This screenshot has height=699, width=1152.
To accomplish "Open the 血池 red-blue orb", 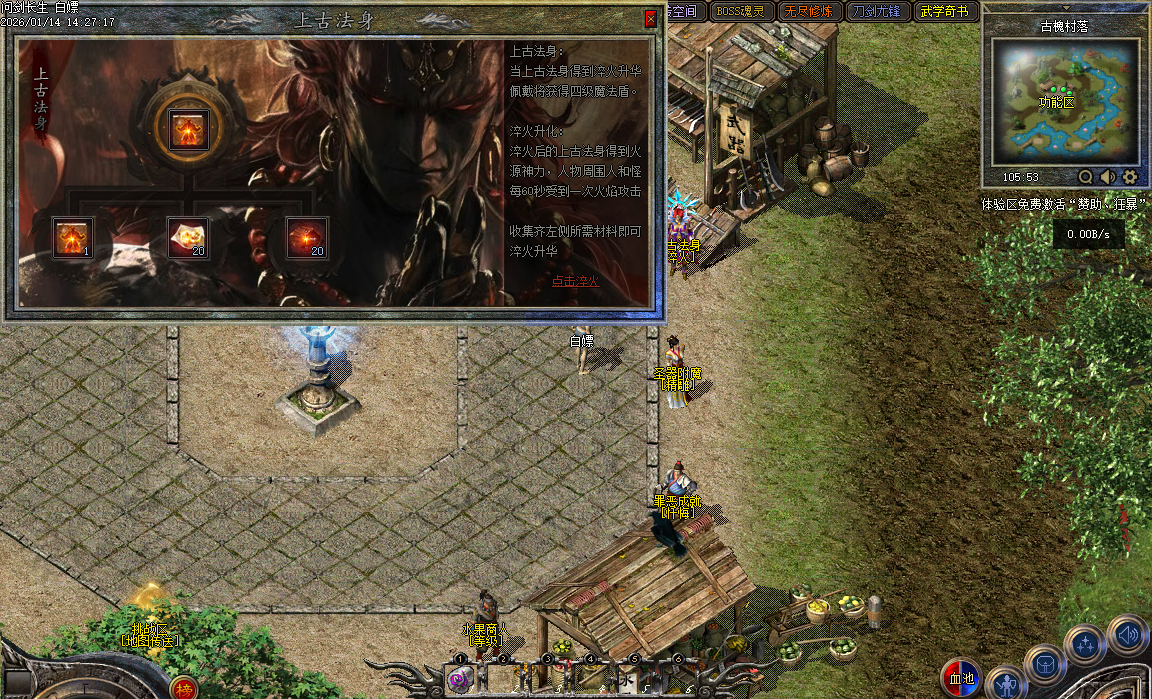I will (x=961, y=678).
